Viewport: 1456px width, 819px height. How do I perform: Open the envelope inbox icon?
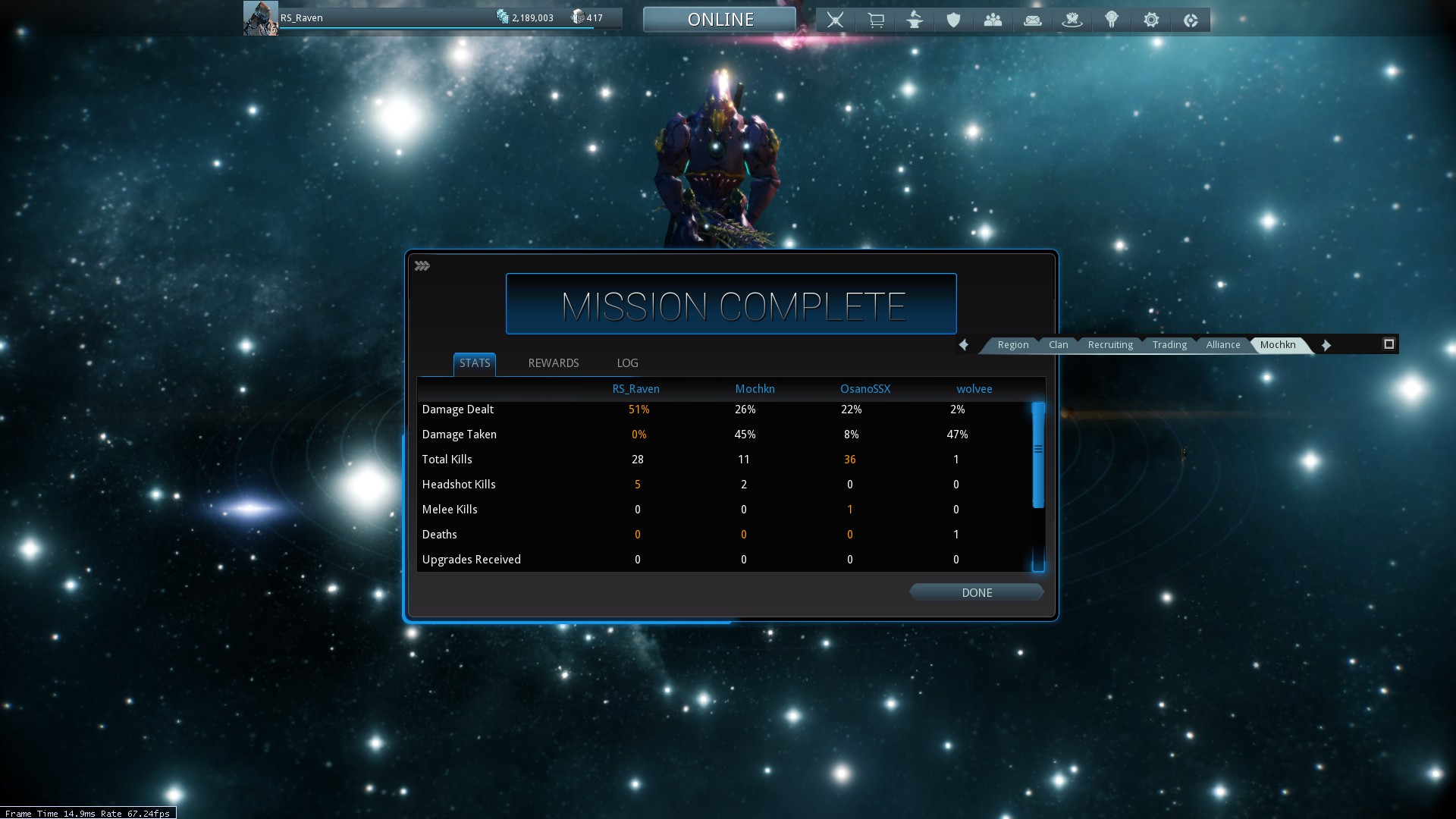click(x=1032, y=20)
